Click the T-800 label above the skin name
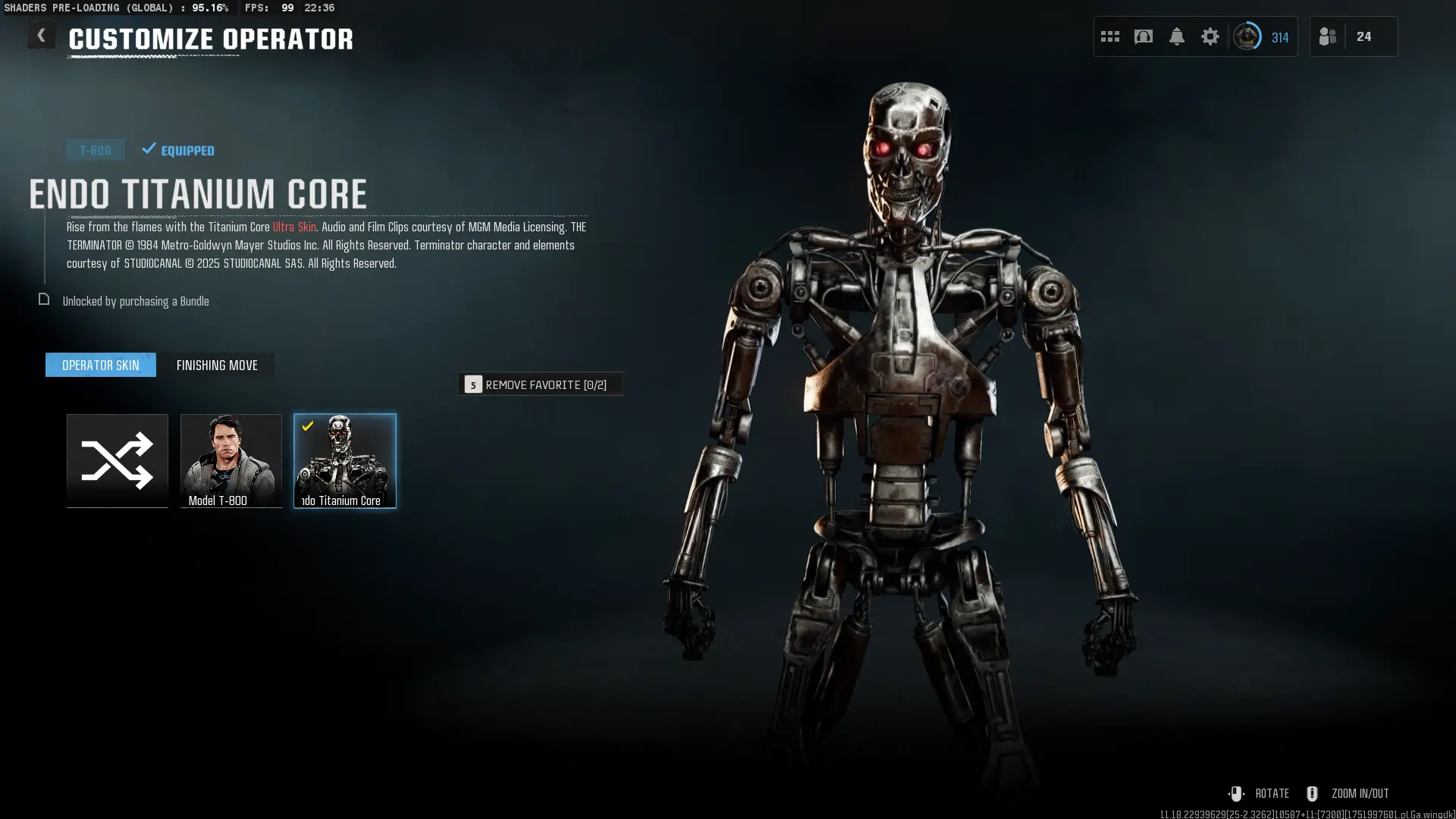The height and width of the screenshot is (819, 1456). 96,149
